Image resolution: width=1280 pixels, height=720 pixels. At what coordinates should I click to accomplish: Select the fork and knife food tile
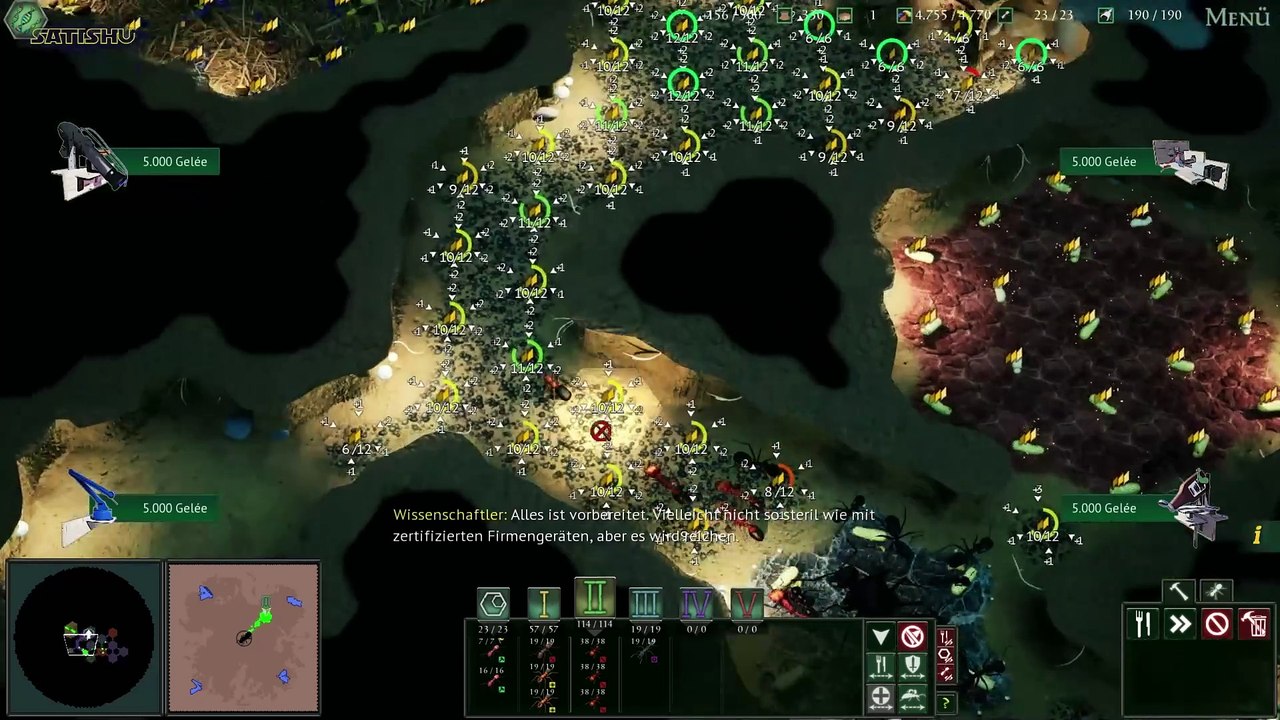click(x=1143, y=624)
